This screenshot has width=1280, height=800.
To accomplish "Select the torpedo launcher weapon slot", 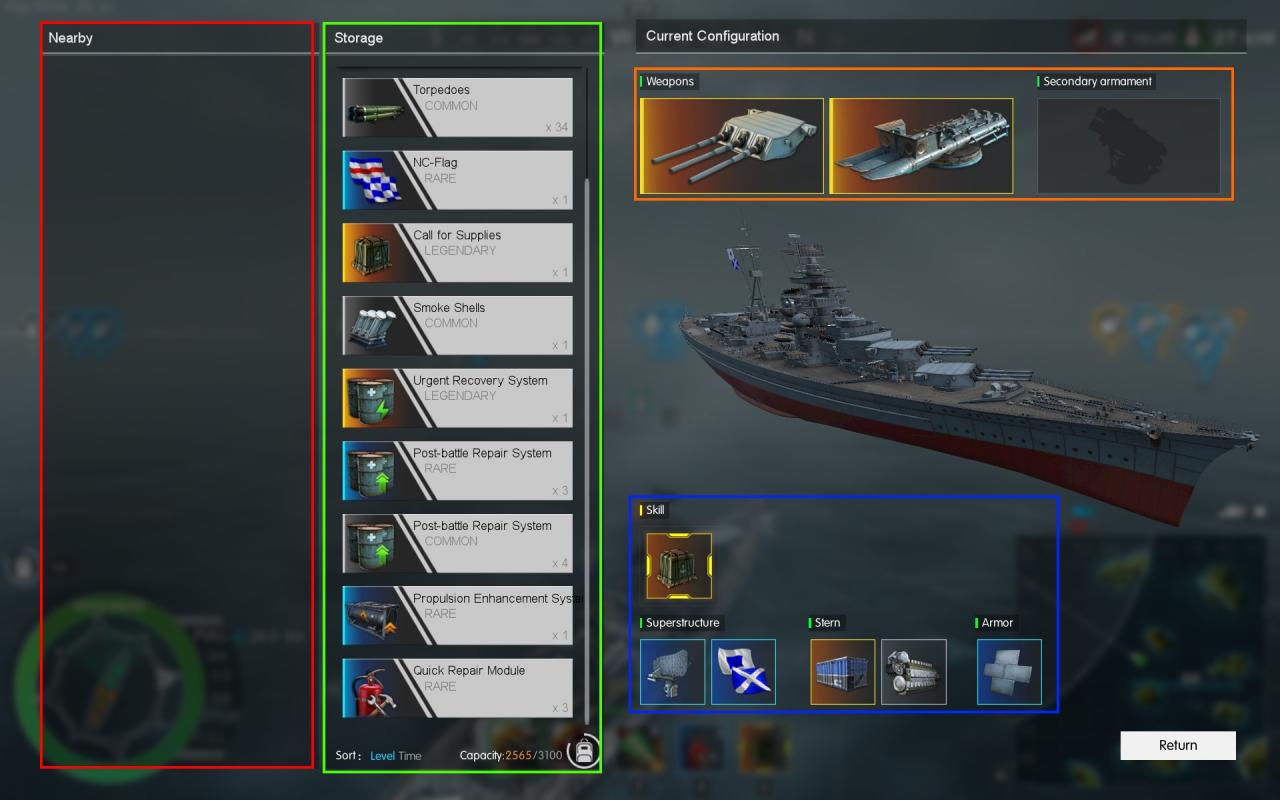I will (x=921, y=146).
